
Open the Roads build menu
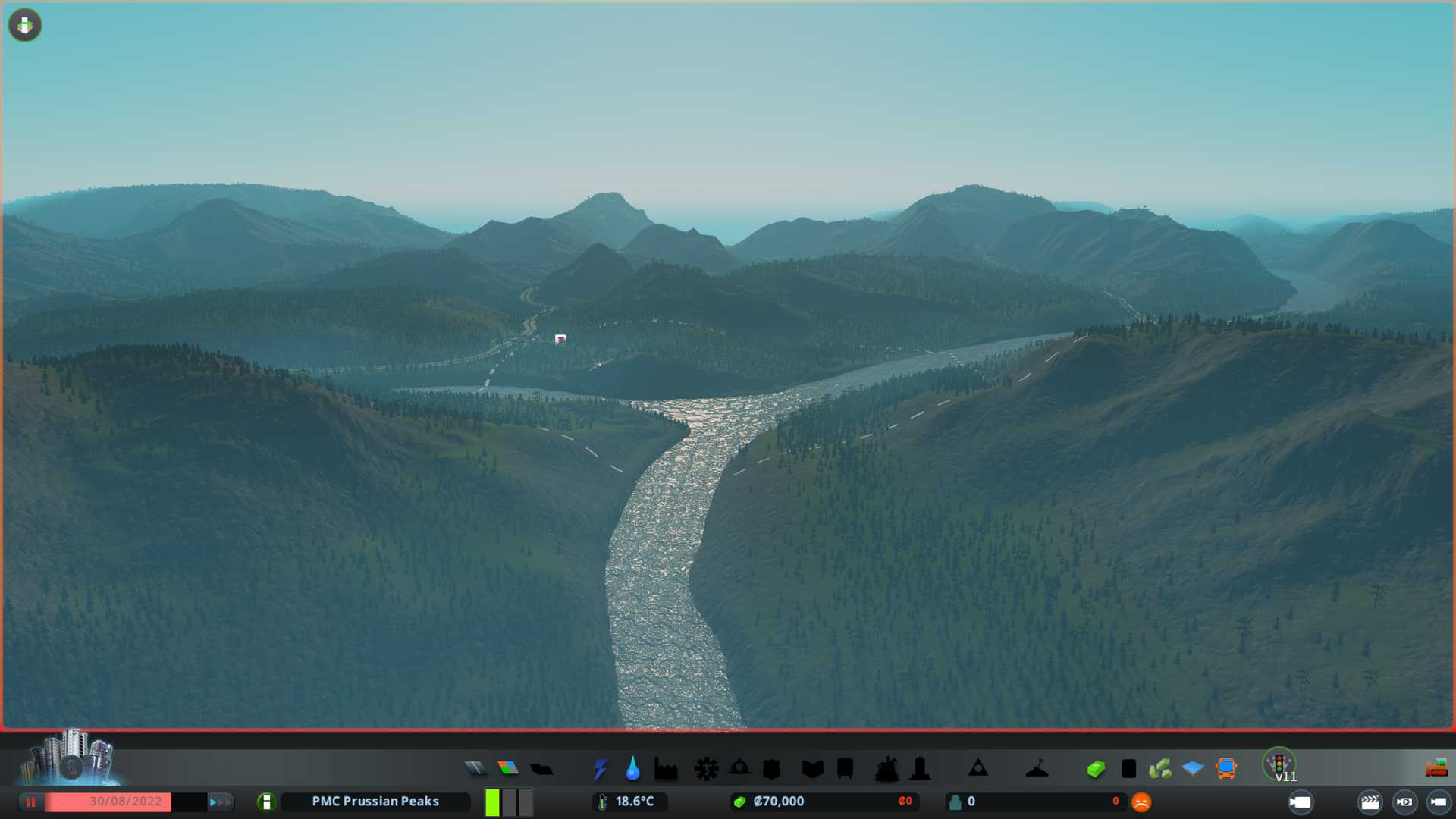pos(475,769)
